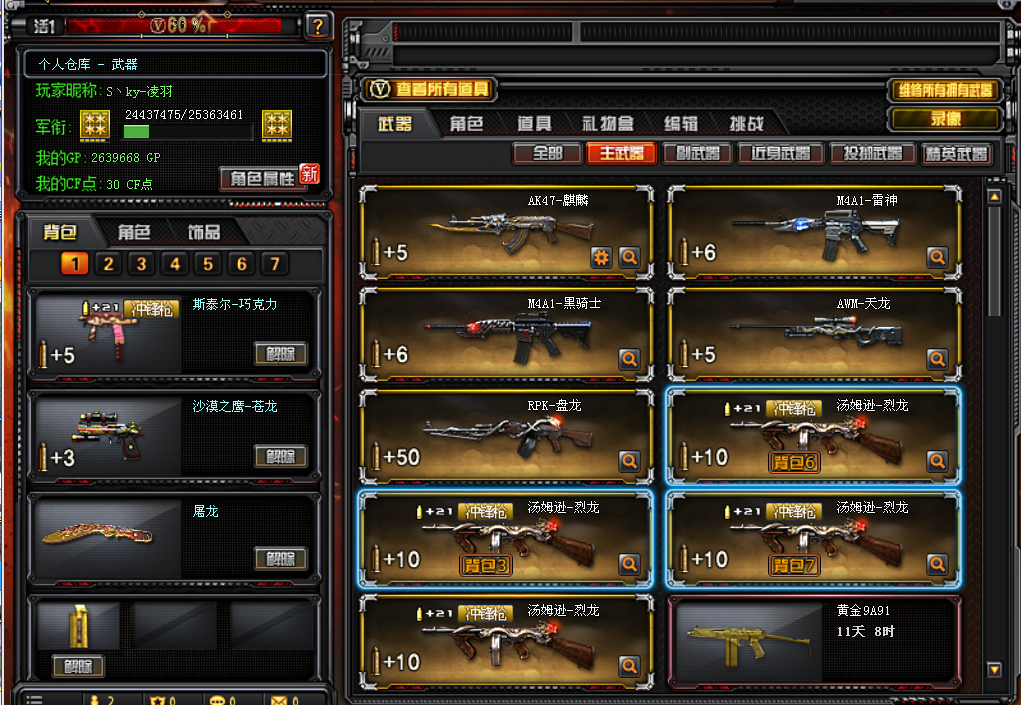The width and height of the screenshot is (1021, 705).
Task: Open the 饰品 accessories tab
Action: pos(204,232)
